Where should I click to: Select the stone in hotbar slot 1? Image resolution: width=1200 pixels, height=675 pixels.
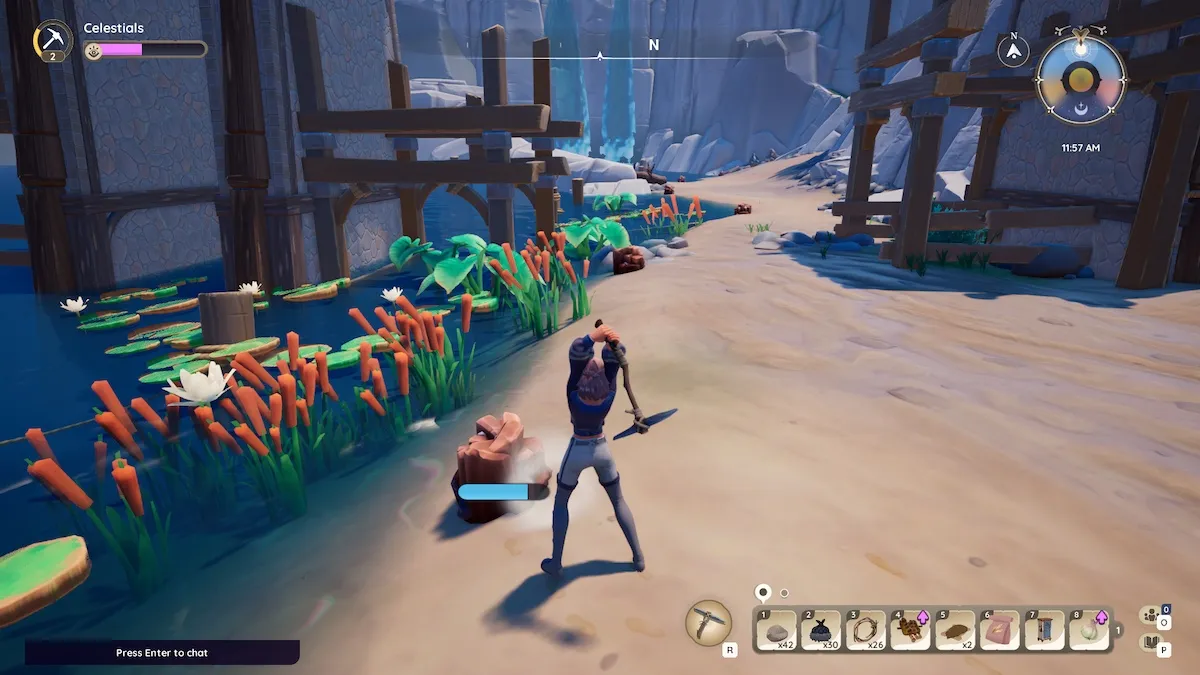778,630
